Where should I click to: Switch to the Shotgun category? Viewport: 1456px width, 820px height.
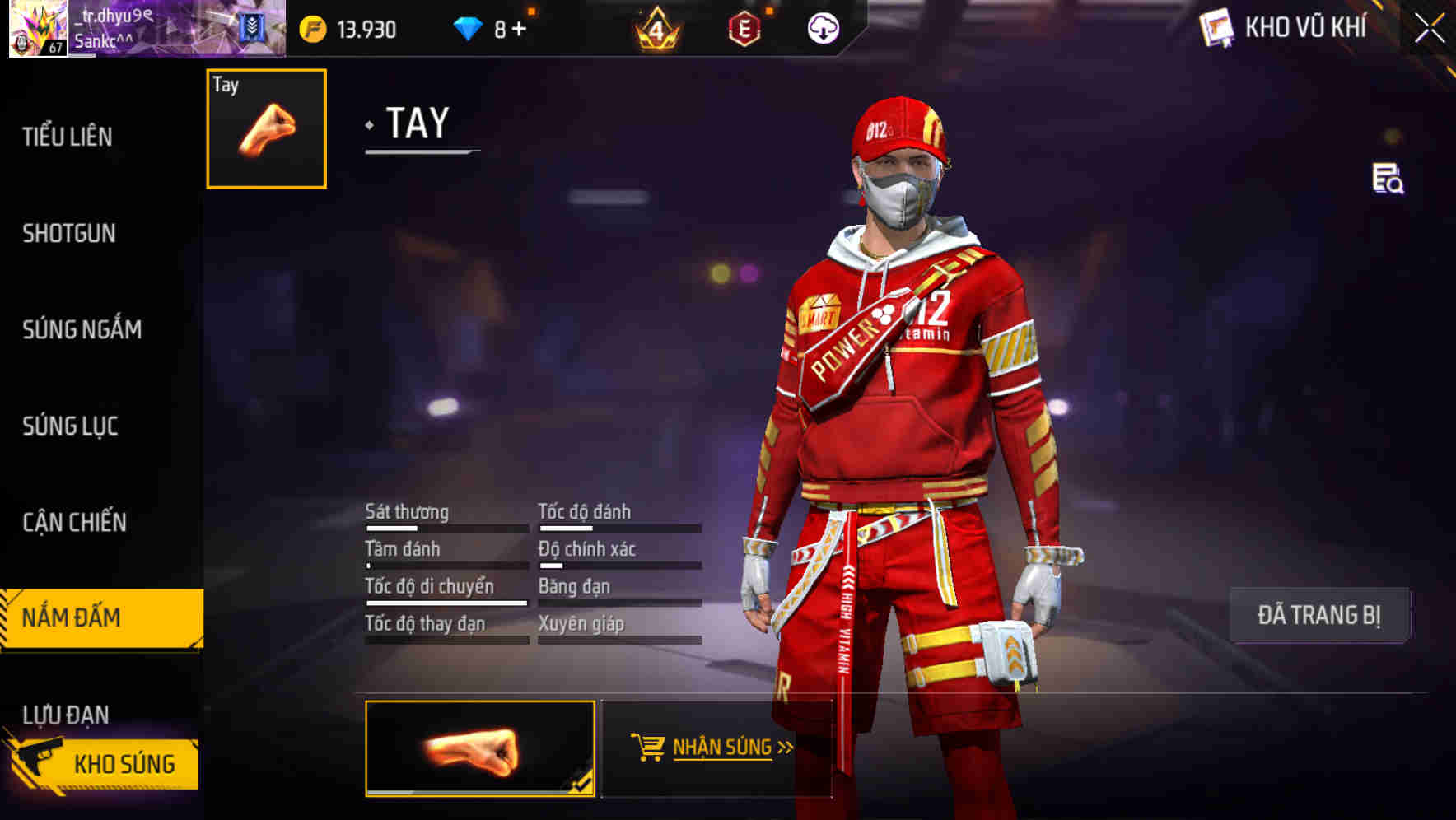[x=69, y=233]
